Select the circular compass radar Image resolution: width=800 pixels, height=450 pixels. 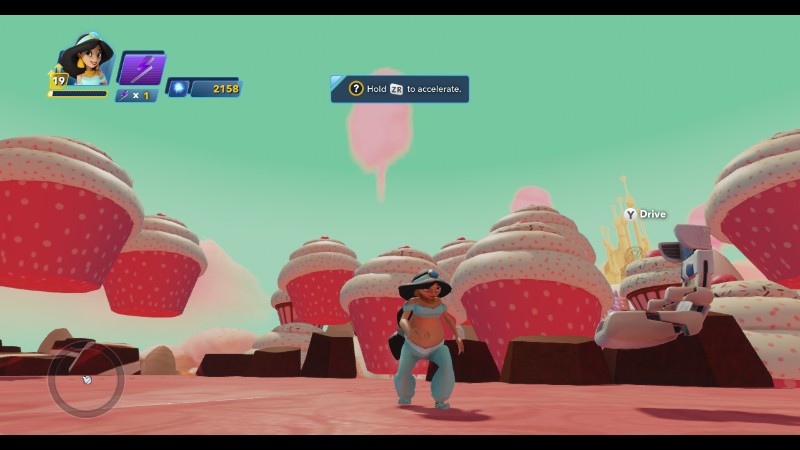coord(86,378)
